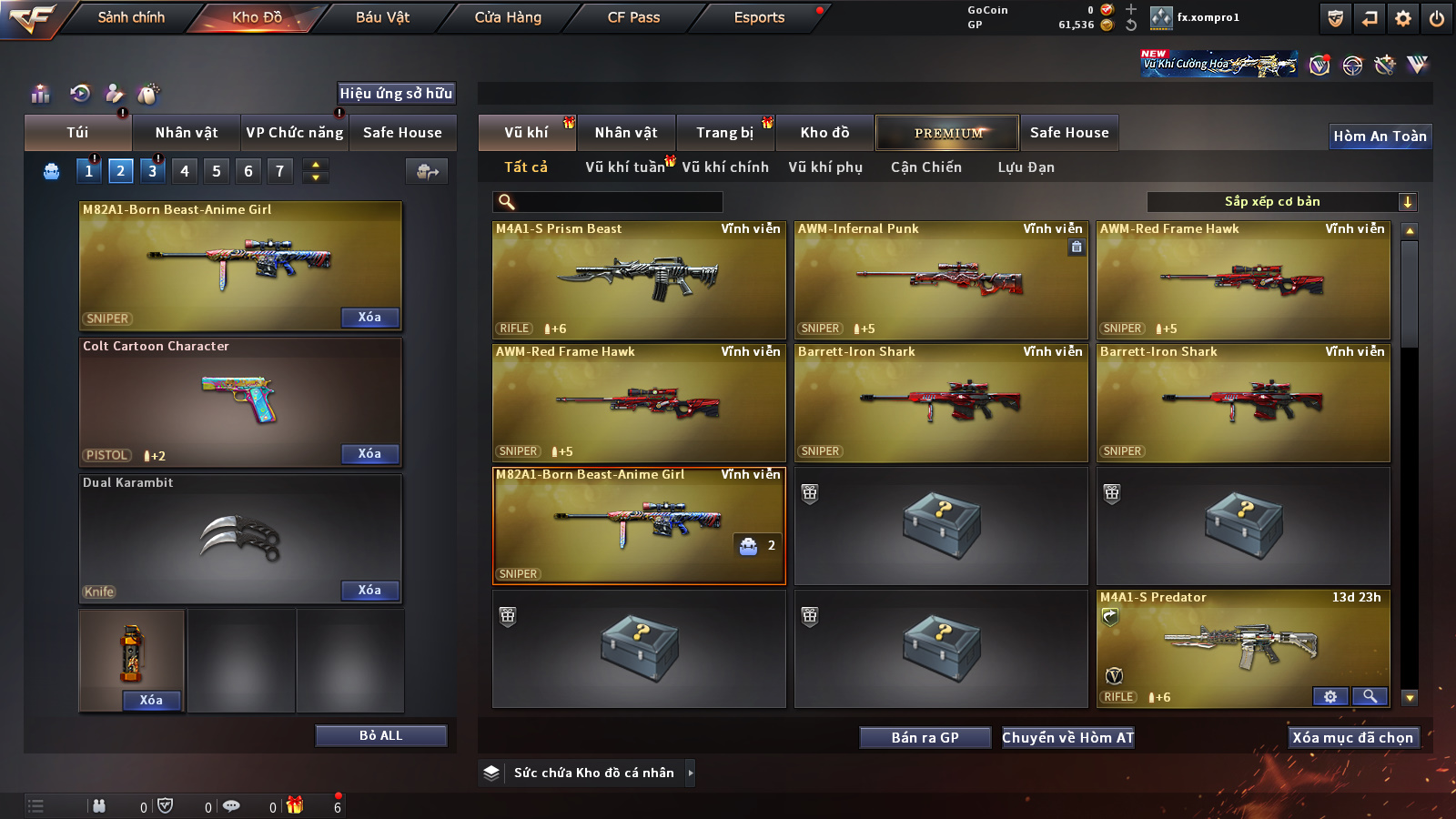This screenshot has width=1456, height=819.
Task: Show the Lựu Đạn grenade category
Action: [x=1026, y=167]
